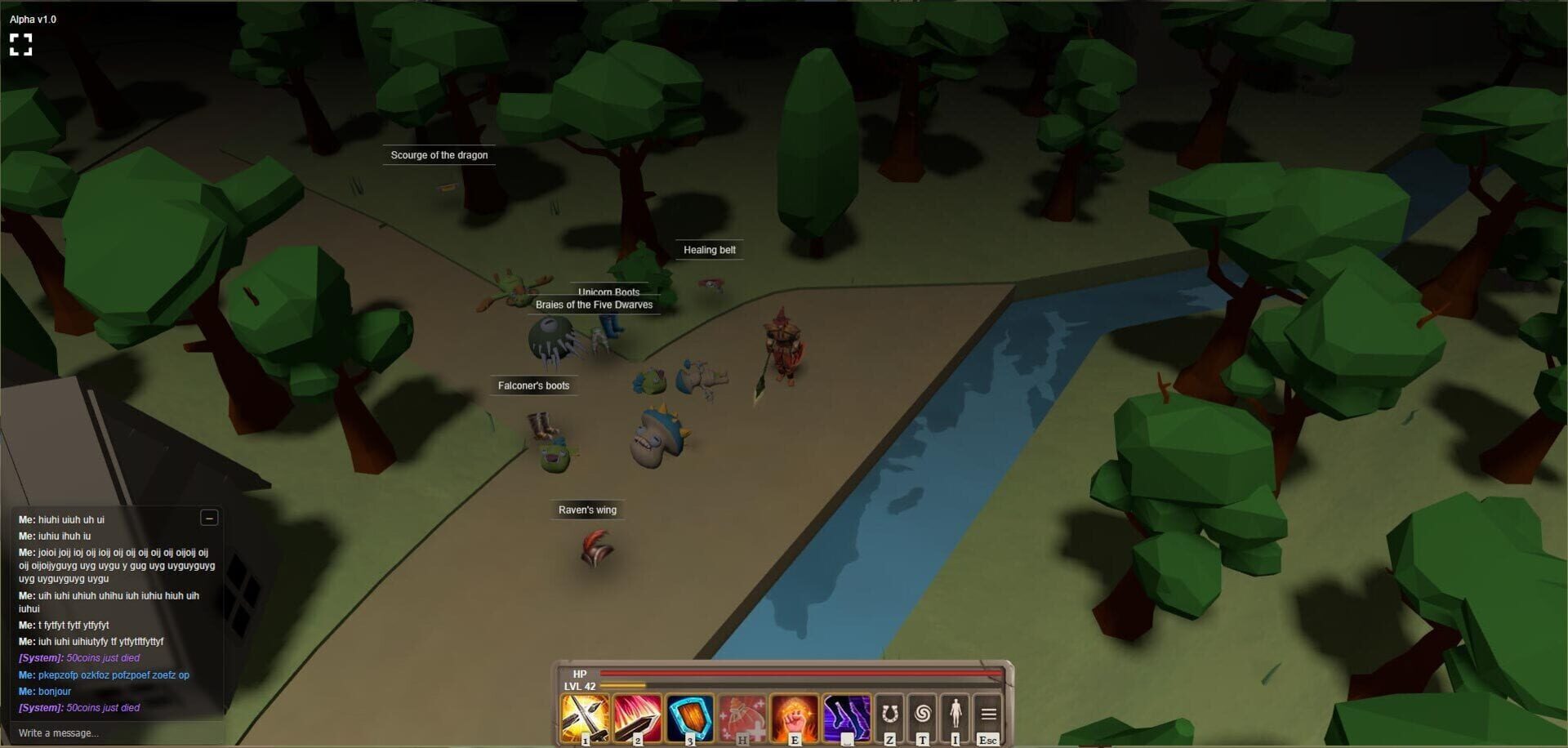Click the Raven's wing item label

click(588, 509)
